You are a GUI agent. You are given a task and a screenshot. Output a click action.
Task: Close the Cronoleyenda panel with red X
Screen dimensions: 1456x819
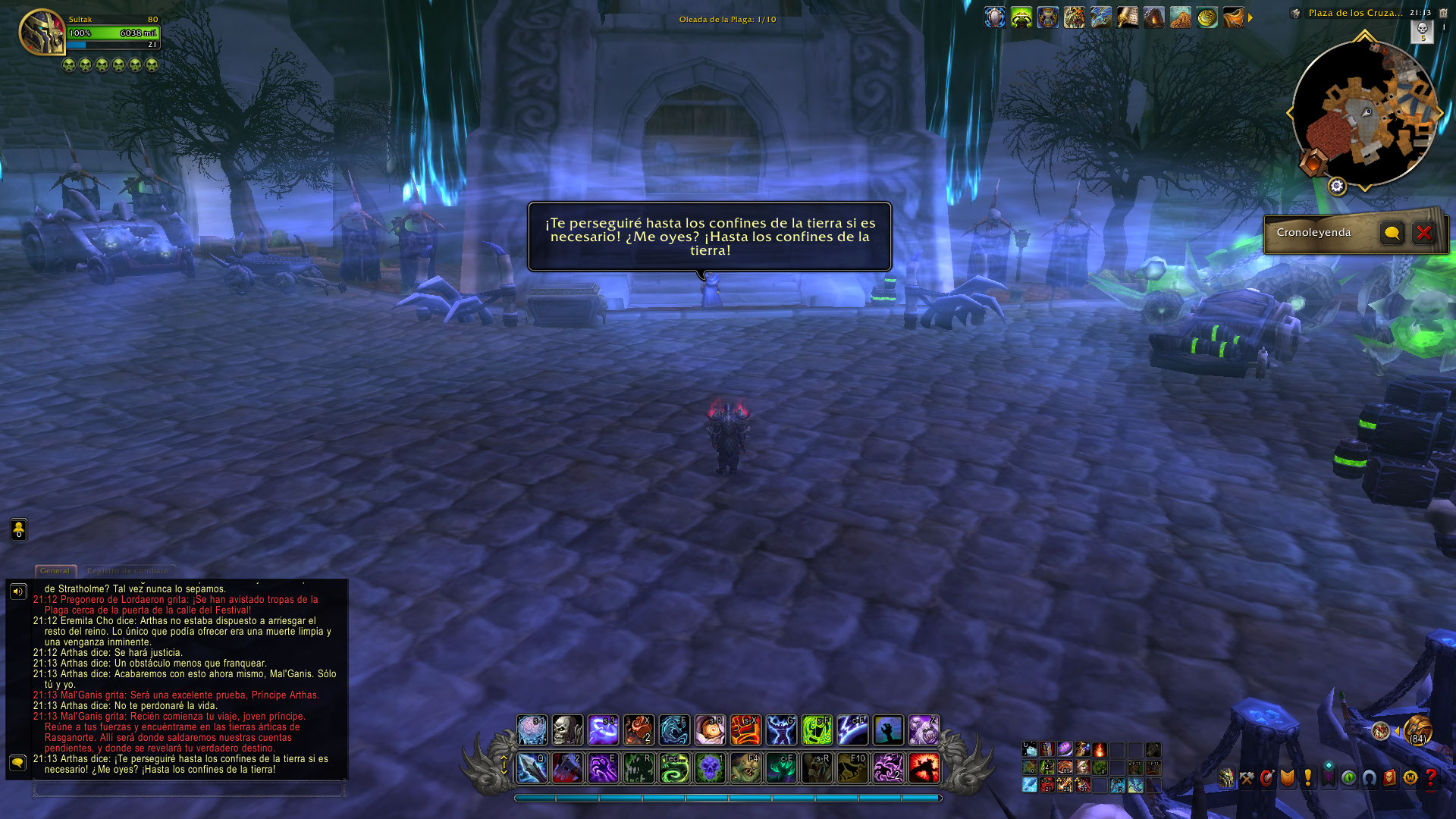tap(1423, 233)
